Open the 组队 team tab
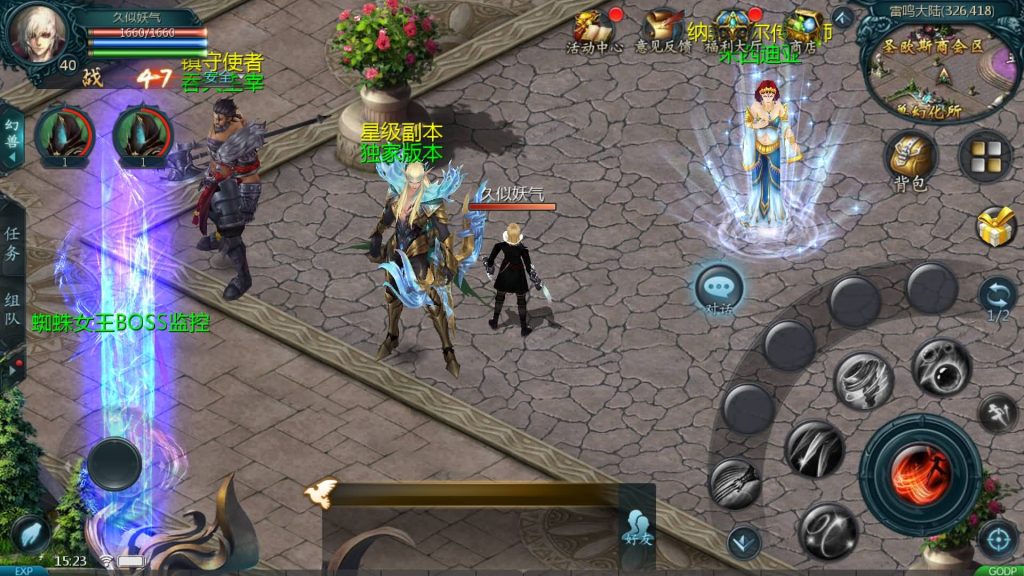Viewport: 1024px width, 576px height. pos(12,309)
